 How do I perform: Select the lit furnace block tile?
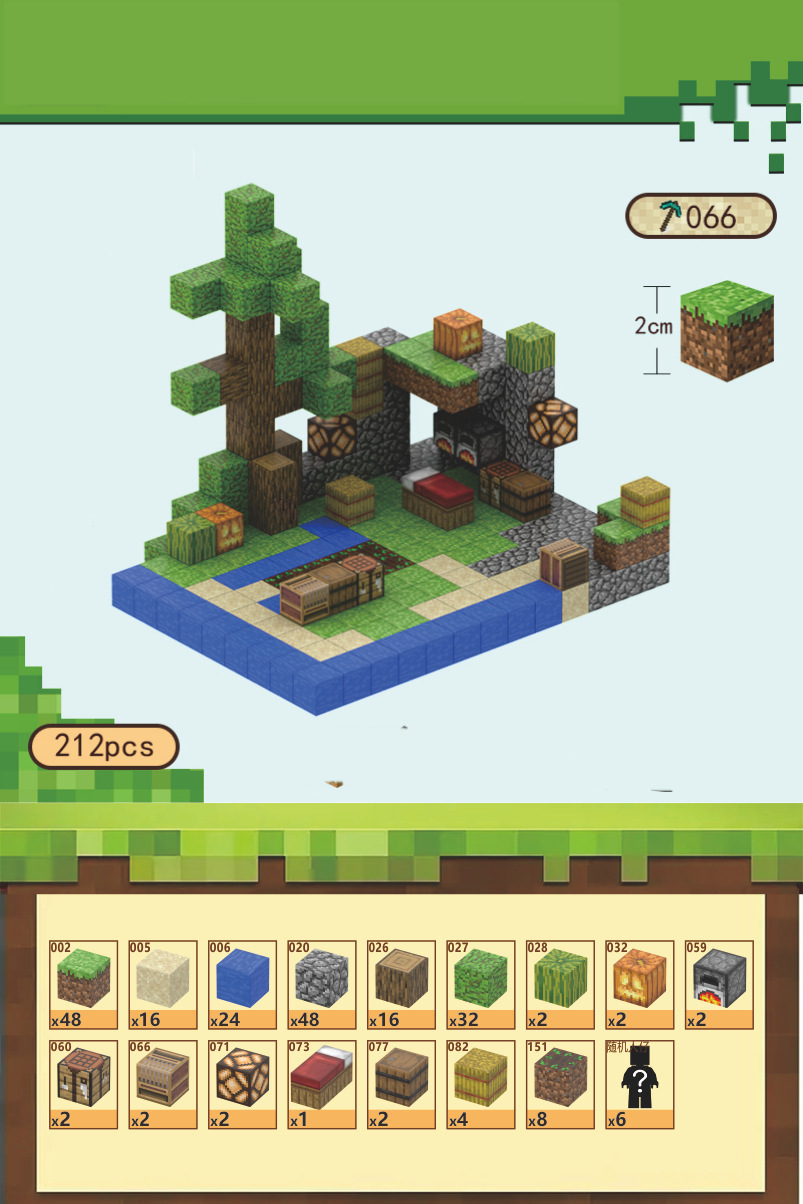point(719,985)
